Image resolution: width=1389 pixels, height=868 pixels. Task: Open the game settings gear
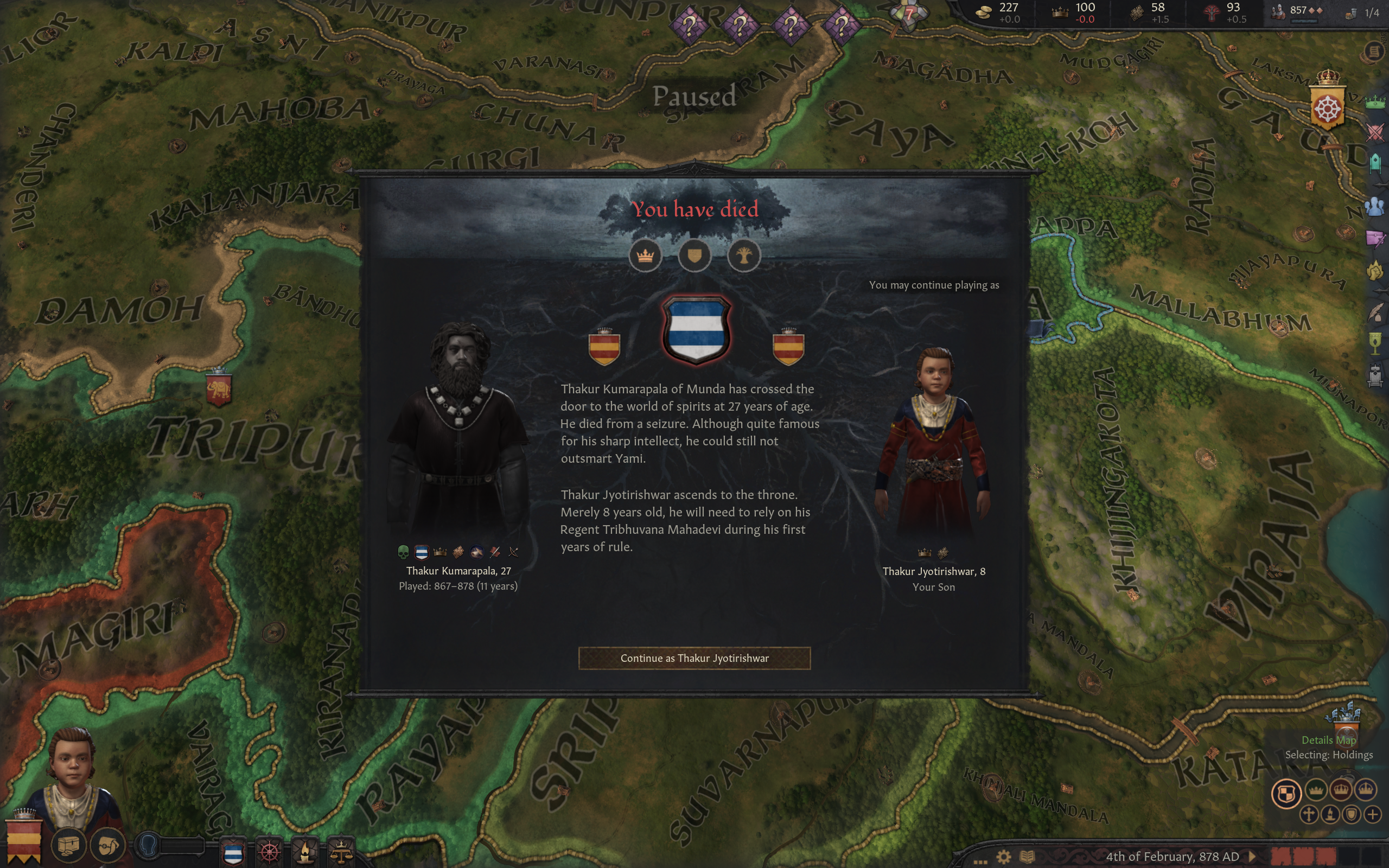click(1003, 857)
